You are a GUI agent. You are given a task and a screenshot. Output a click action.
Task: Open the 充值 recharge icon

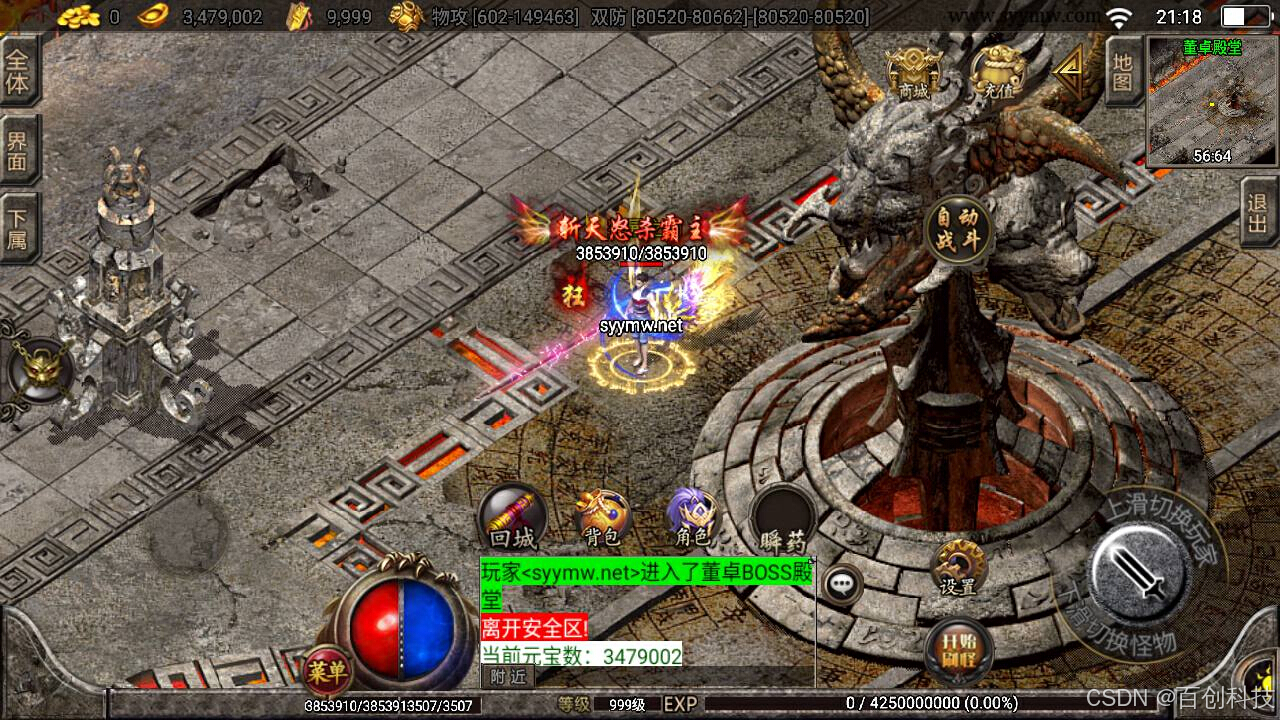click(x=997, y=72)
